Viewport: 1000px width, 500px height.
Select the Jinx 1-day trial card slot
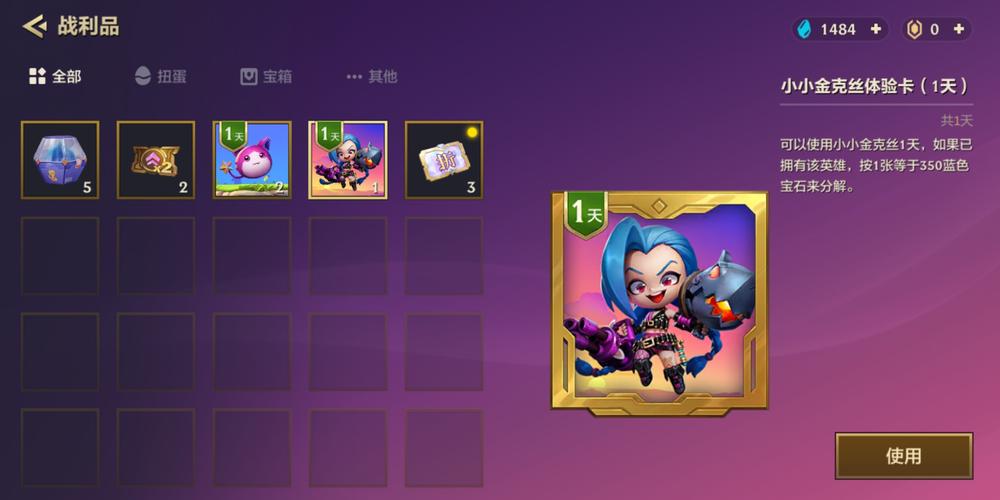coord(348,160)
